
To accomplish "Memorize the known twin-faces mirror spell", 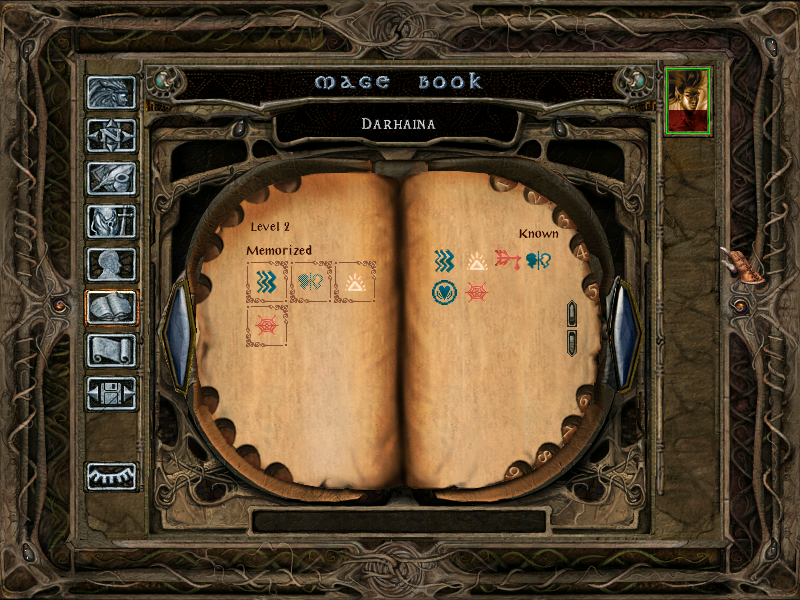I will [x=540, y=261].
